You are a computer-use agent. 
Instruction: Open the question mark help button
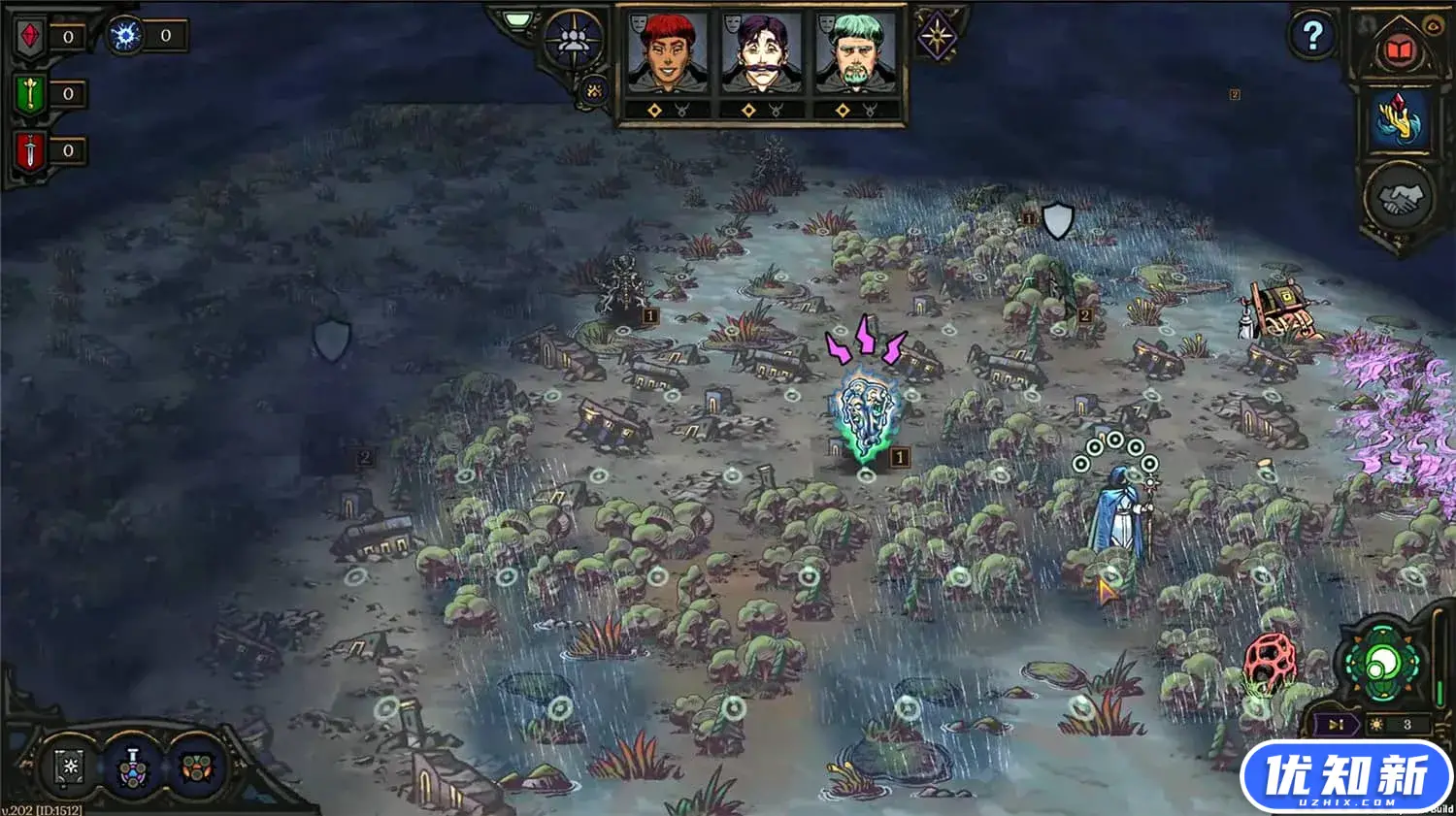point(1312,37)
